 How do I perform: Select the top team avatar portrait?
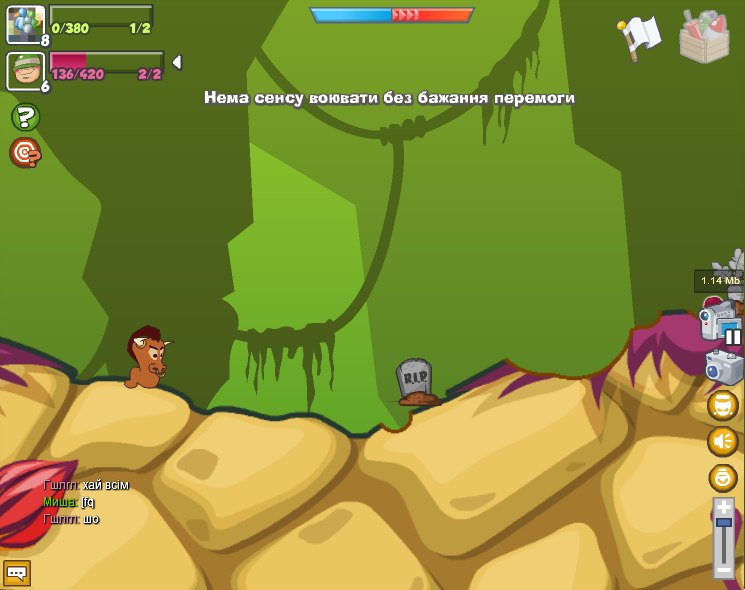24,24
